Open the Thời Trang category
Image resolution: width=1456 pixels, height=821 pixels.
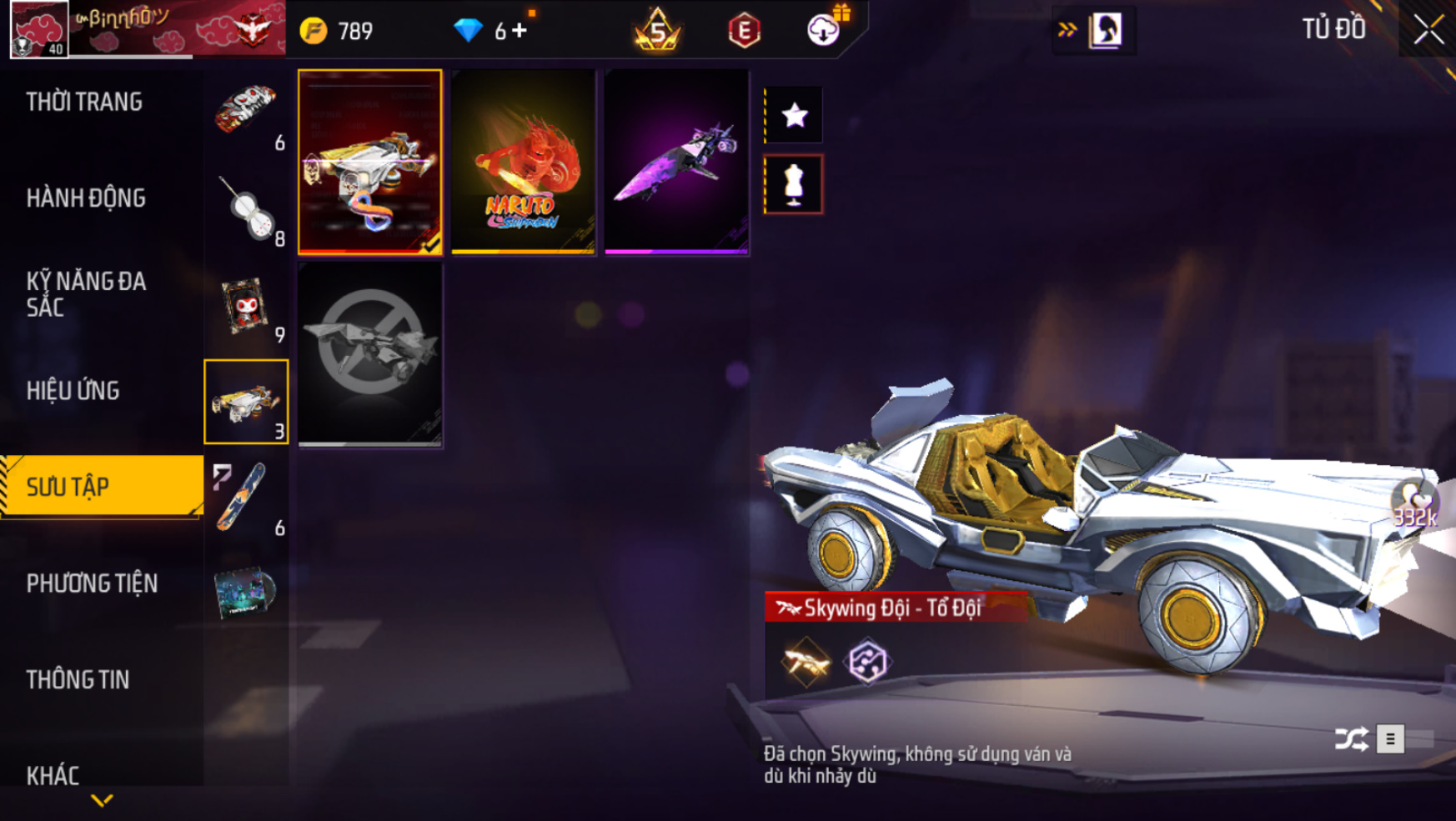coord(84,103)
